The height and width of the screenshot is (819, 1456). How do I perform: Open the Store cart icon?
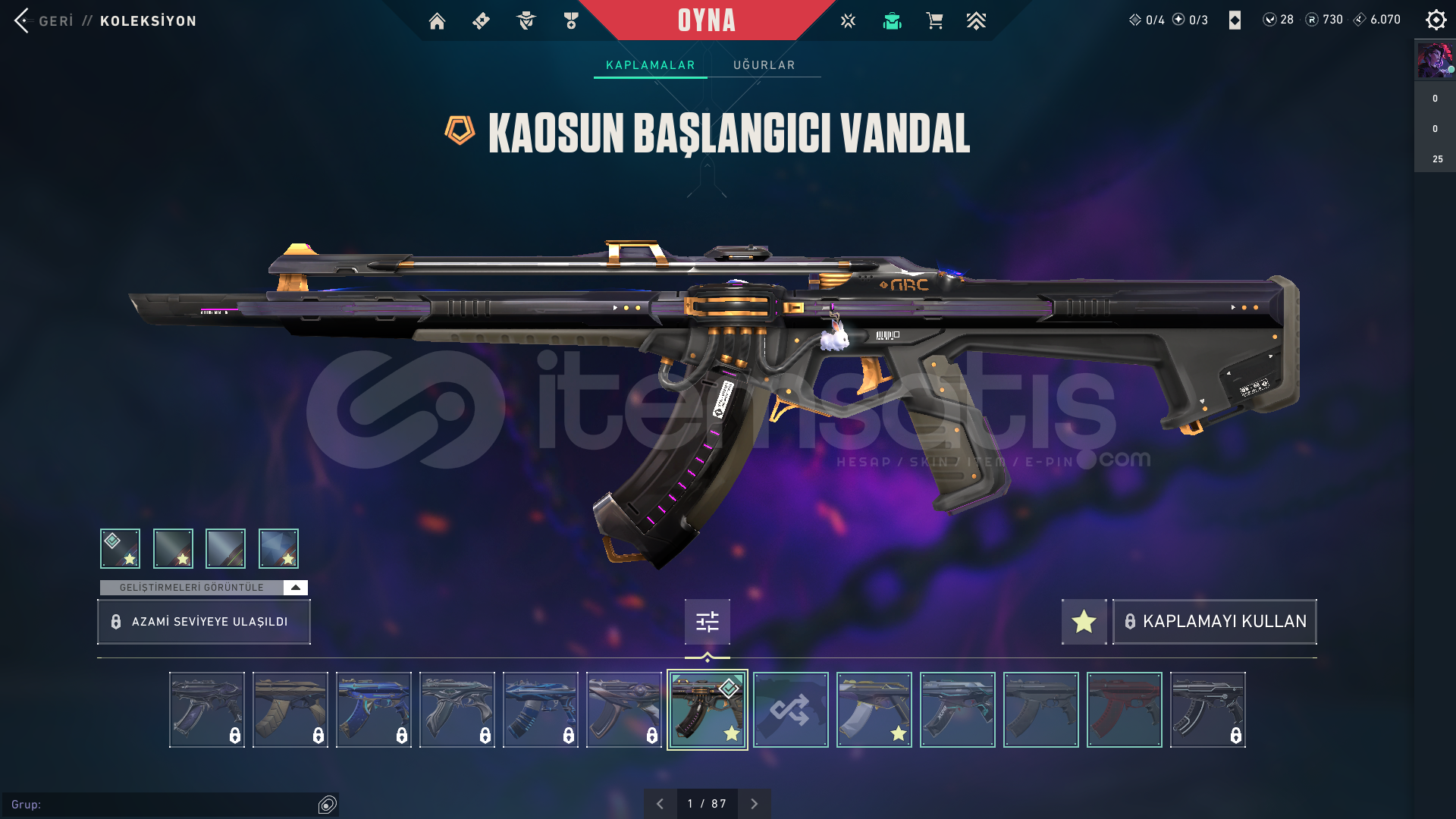click(x=934, y=20)
